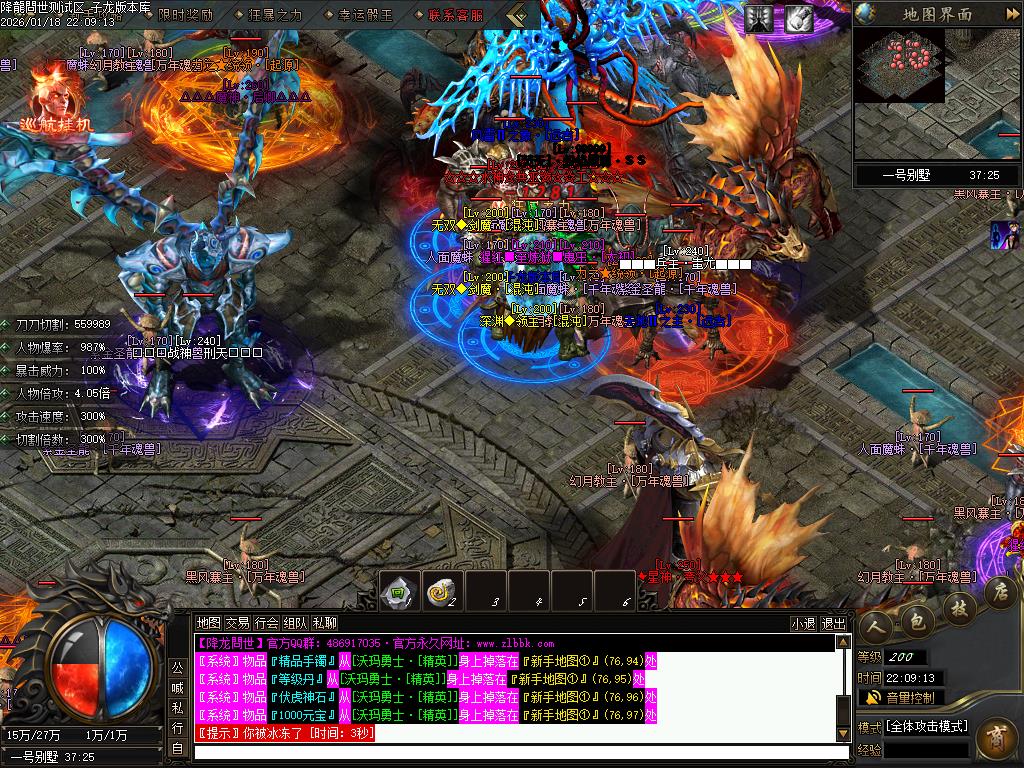Screen dimensions: 1024x768
Task: Activate the white claw skill icon
Action: click(797, 18)
